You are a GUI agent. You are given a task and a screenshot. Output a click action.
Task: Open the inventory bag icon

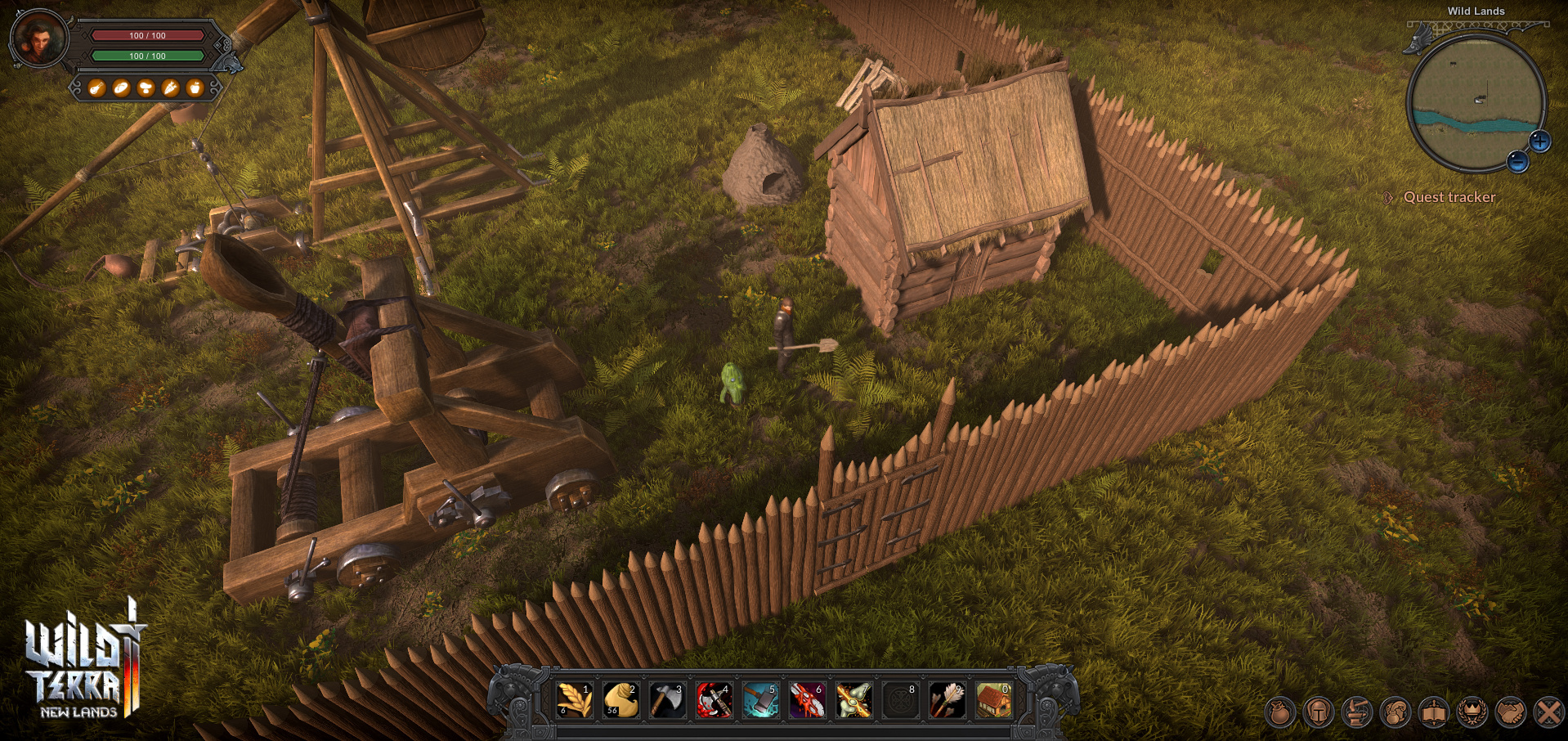click(1280, 712)
